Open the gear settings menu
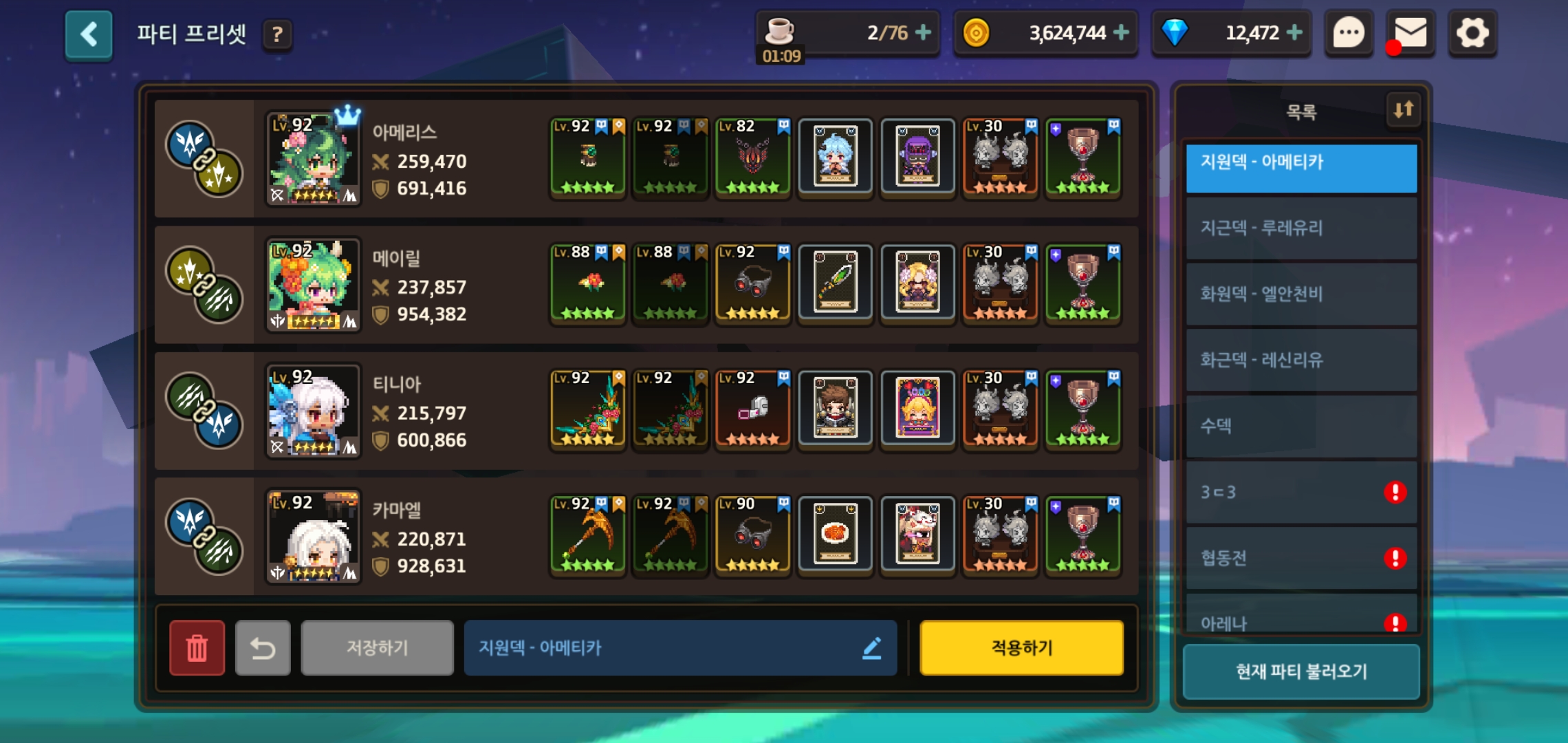The height and width of the screenshot is (743, 1568). coord(1472,33)
